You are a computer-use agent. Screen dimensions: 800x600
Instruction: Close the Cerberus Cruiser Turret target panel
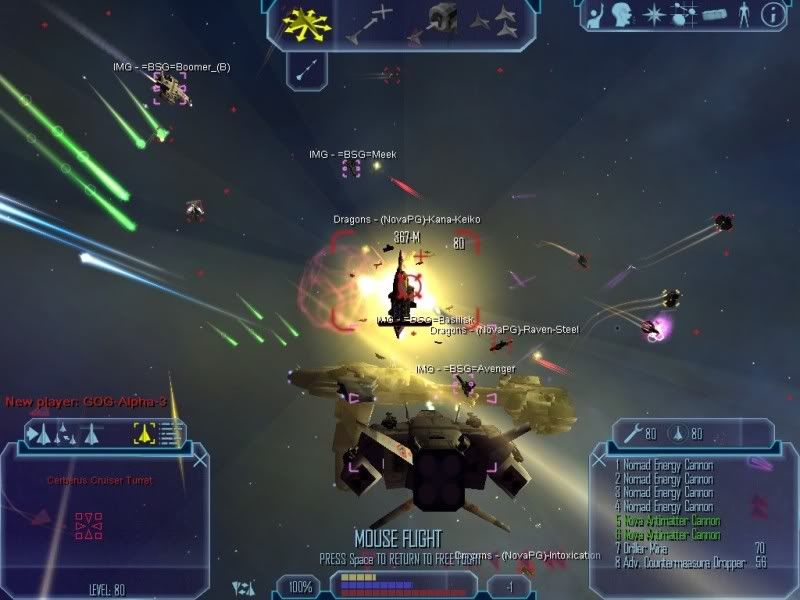201,461
